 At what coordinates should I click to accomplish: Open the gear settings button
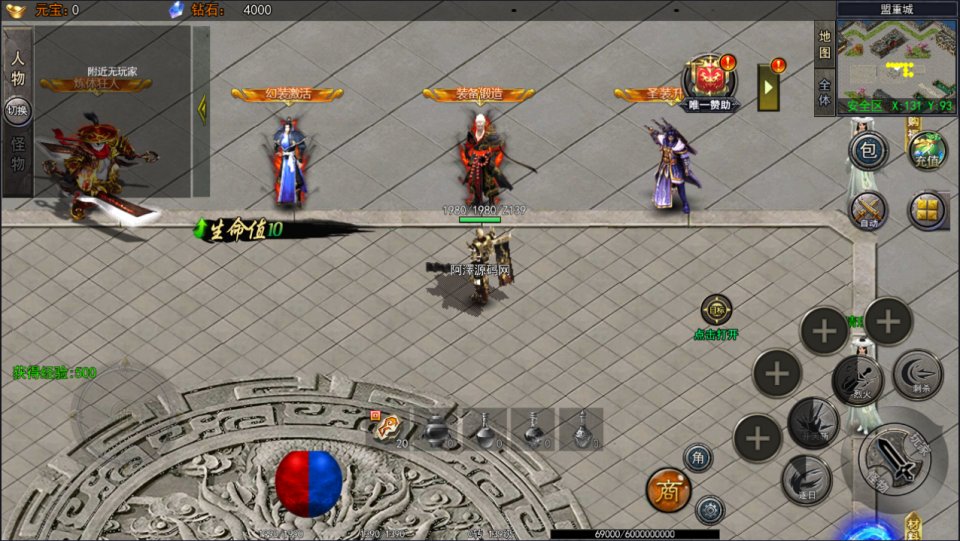[x=710, y=510]
